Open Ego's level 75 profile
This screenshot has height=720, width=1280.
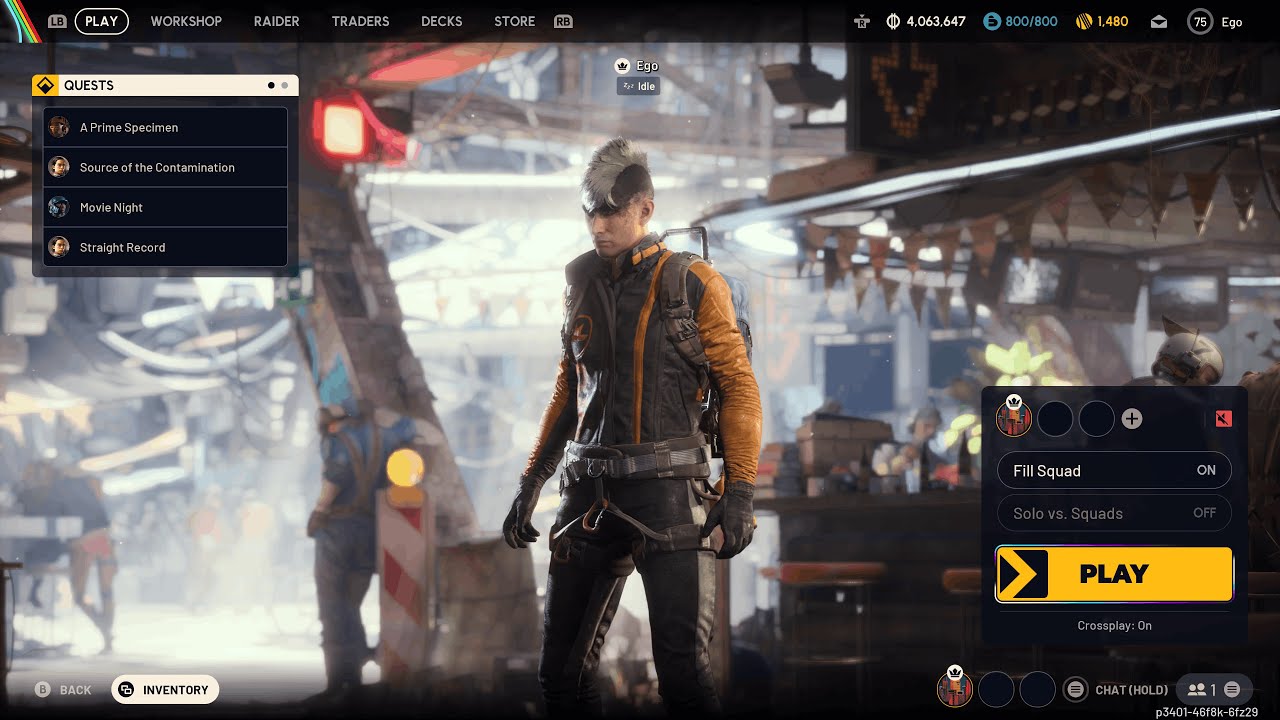[1215, 21]
